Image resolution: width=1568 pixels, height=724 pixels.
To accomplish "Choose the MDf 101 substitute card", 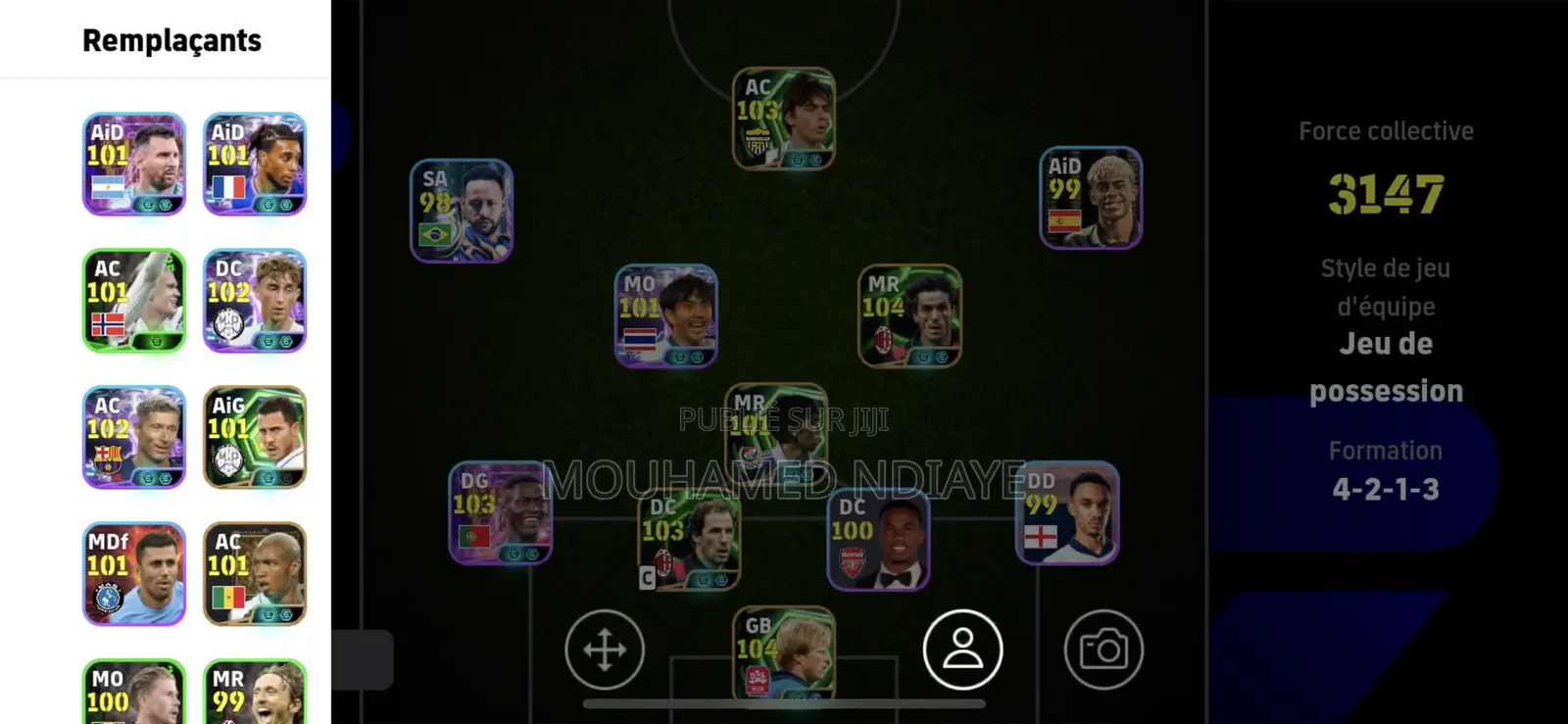I will pyautogui.click(x=133, y=574).
